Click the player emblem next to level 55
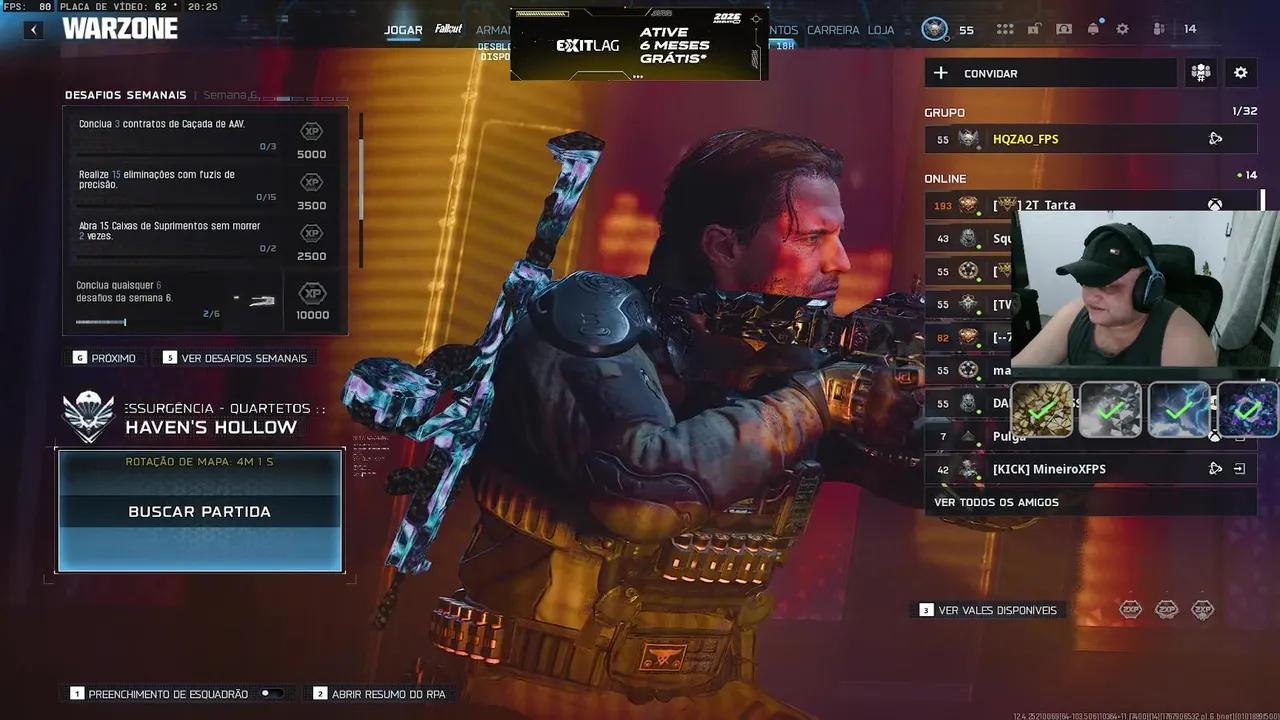This screenshot has width=1280, height=720. (x=936, y=28)
